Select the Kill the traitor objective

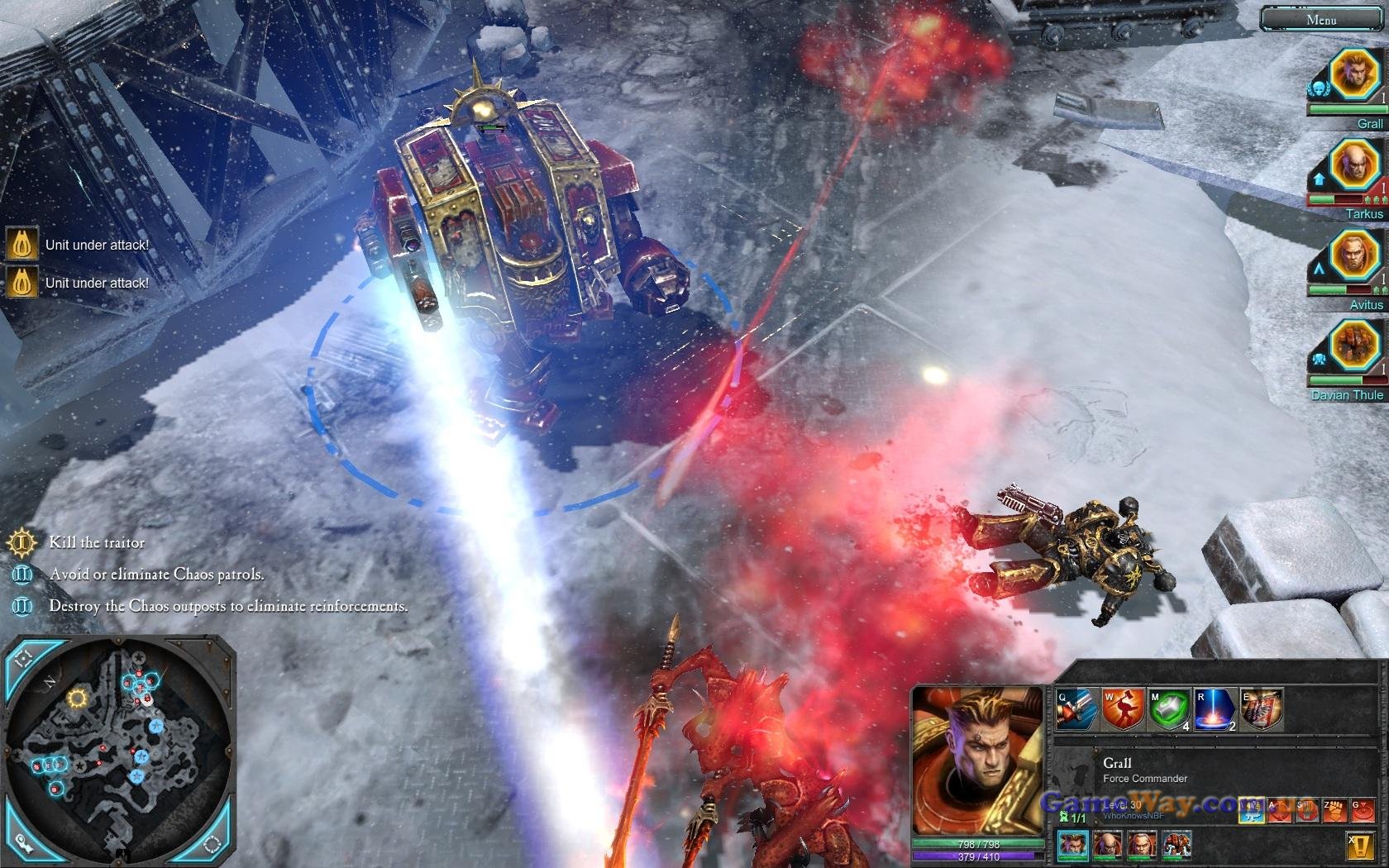[x=97, y=543]
